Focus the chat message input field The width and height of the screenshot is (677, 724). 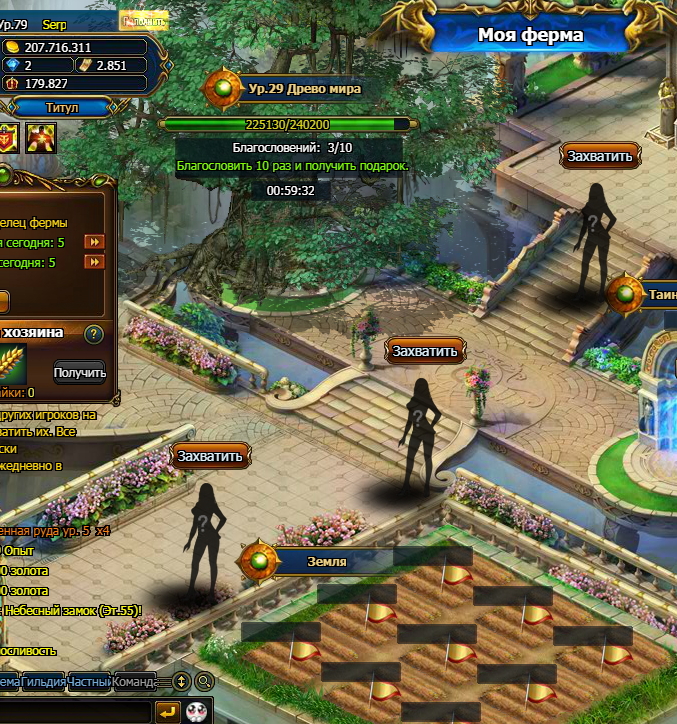pos(75,711)
